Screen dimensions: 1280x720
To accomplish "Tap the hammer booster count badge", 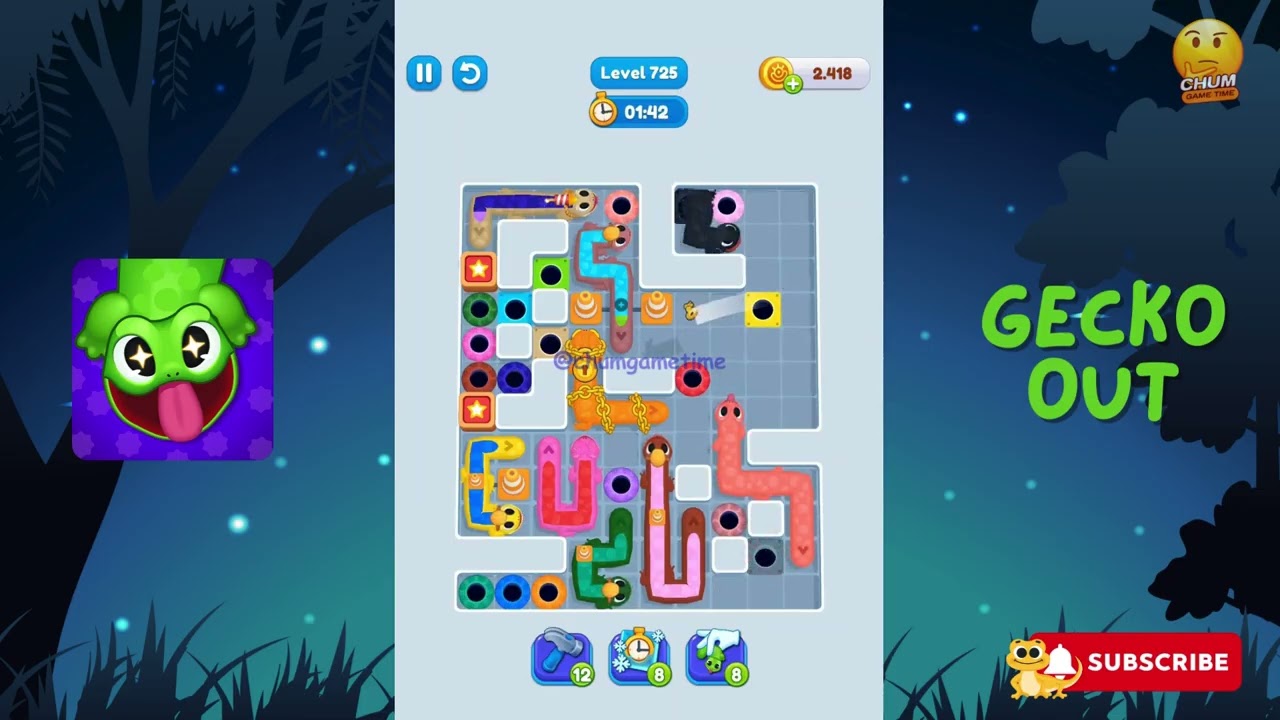I will (x=581, y=676).
